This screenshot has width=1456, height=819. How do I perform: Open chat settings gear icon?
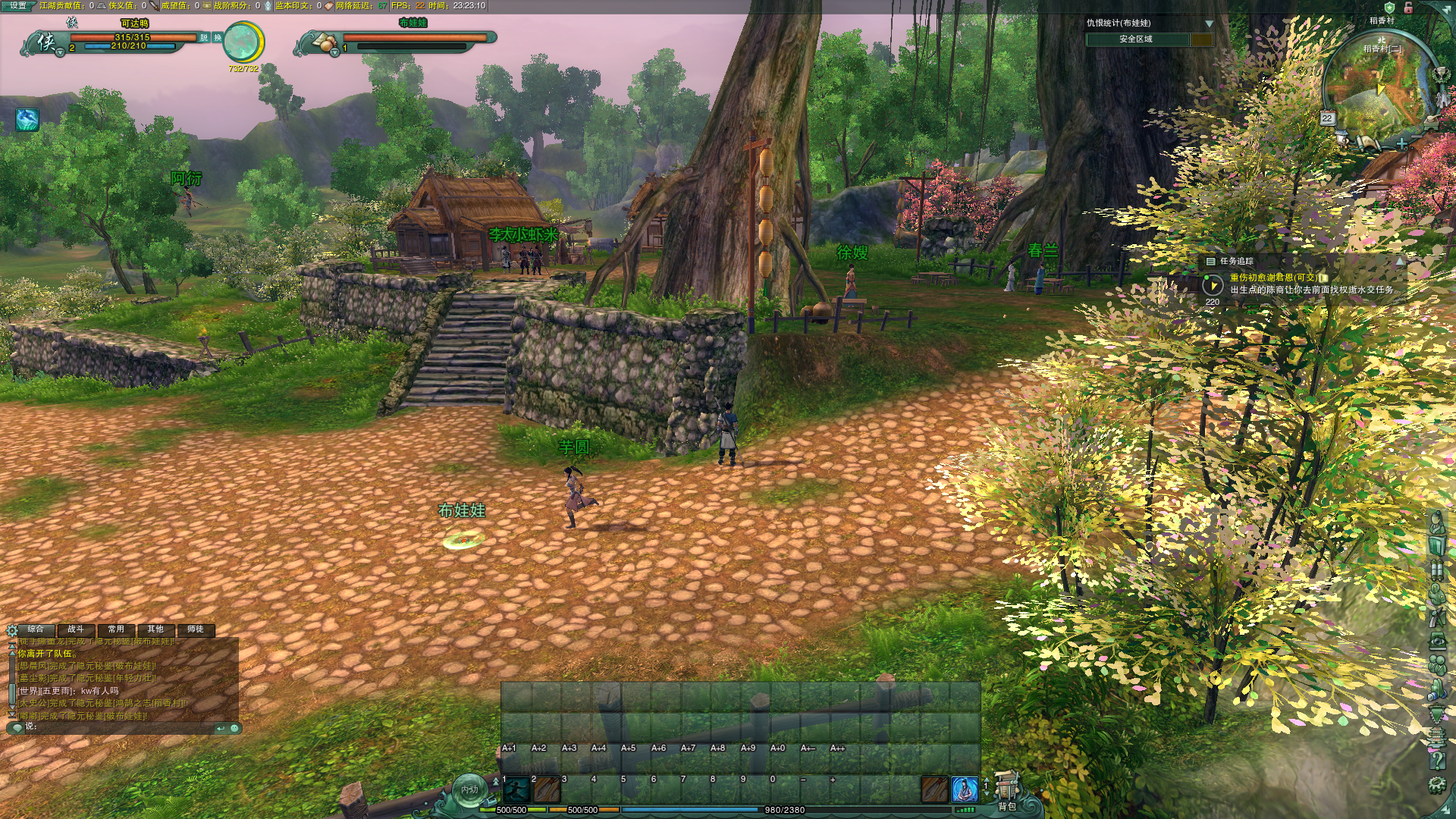point(12,630)
